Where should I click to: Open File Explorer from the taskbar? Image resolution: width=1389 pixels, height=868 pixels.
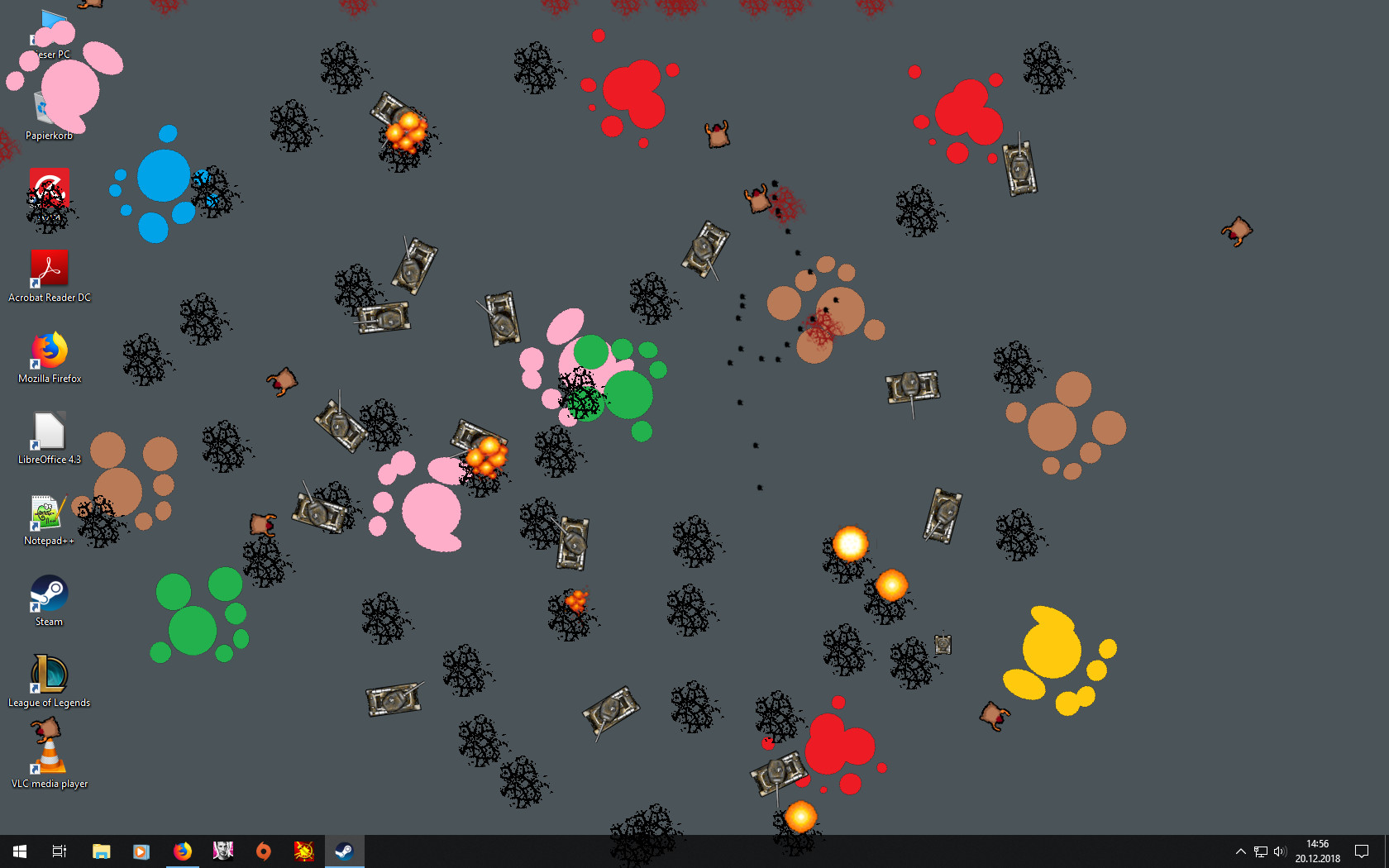101,851
